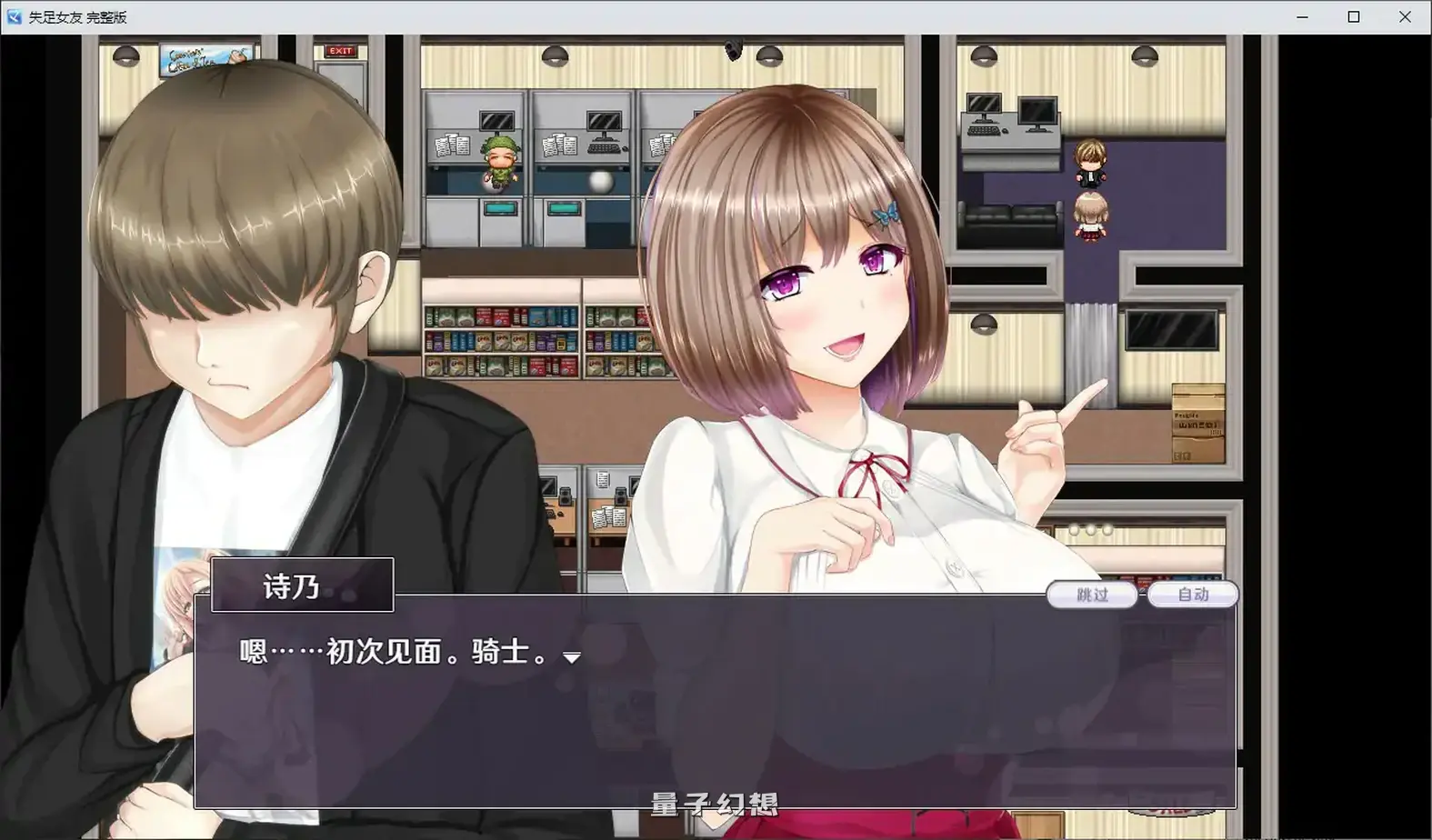
Task: Click the game icon in the title bar
Action: [x=13, y=15]
